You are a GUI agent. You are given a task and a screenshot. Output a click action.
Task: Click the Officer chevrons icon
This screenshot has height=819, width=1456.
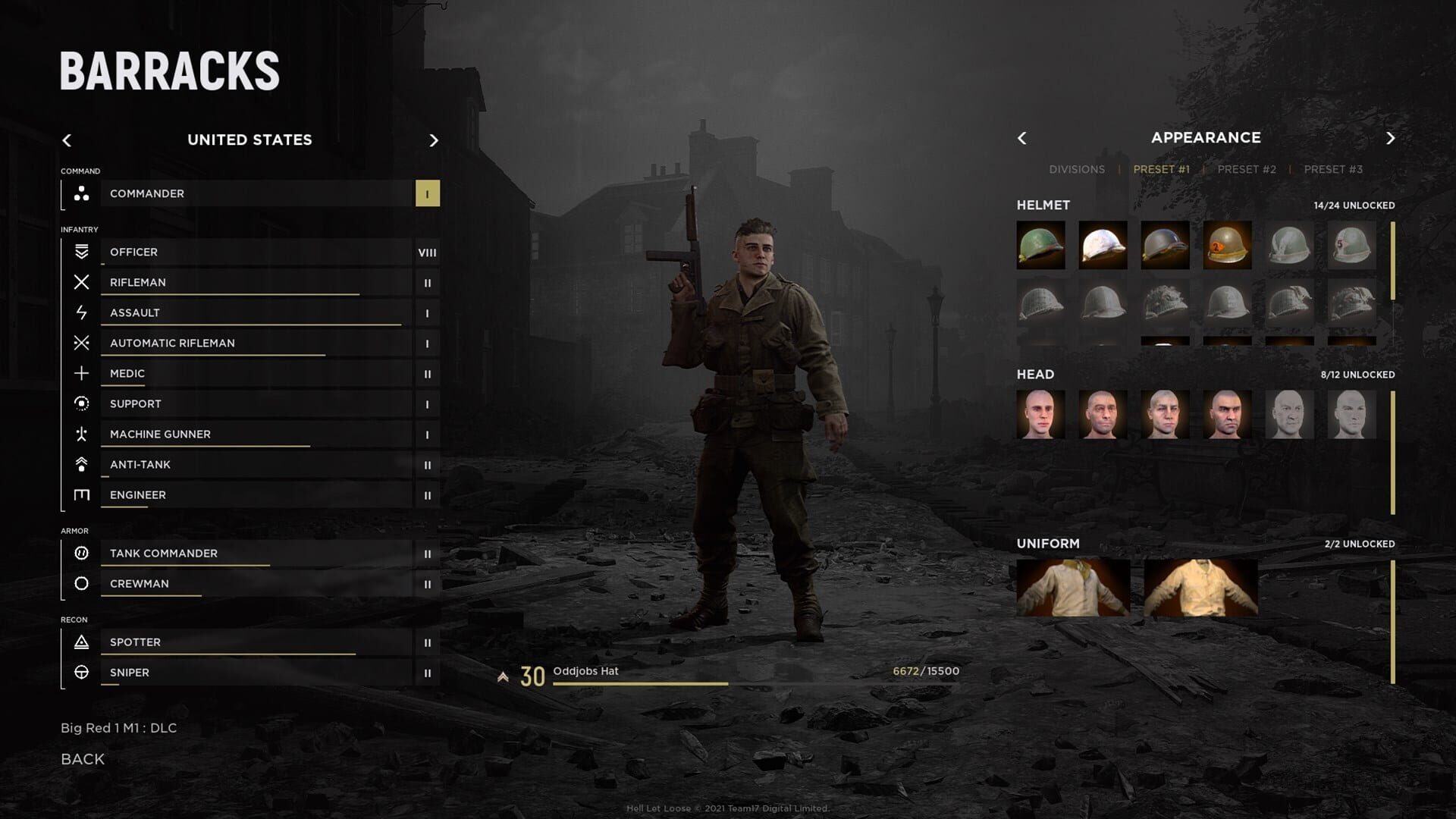(83, 252)
